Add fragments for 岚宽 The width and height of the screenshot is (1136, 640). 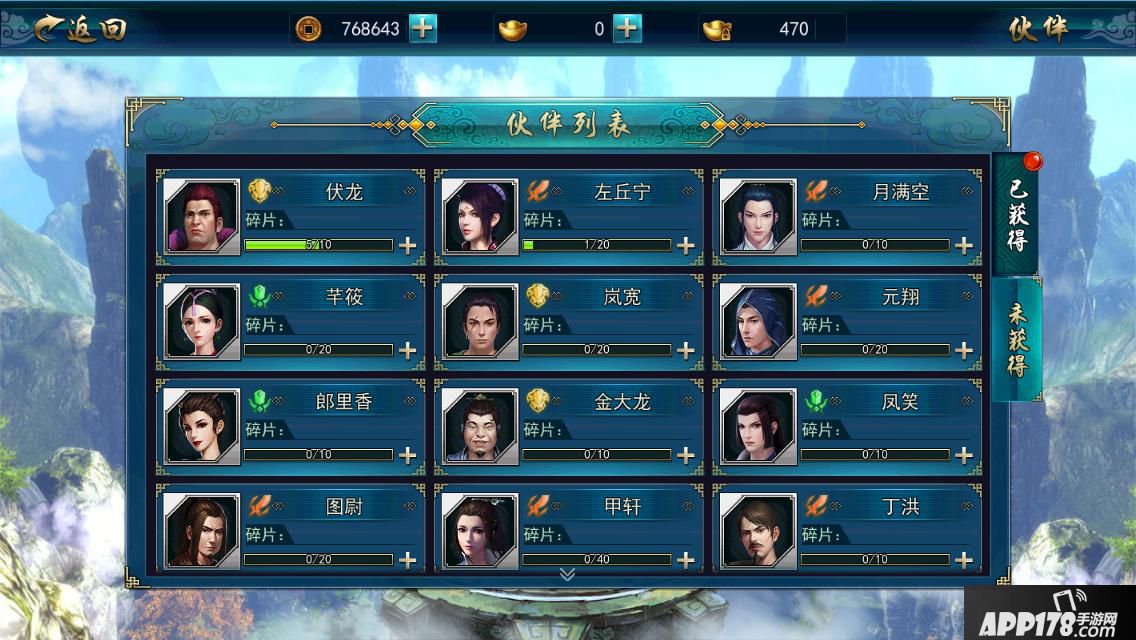coord(686,350)
